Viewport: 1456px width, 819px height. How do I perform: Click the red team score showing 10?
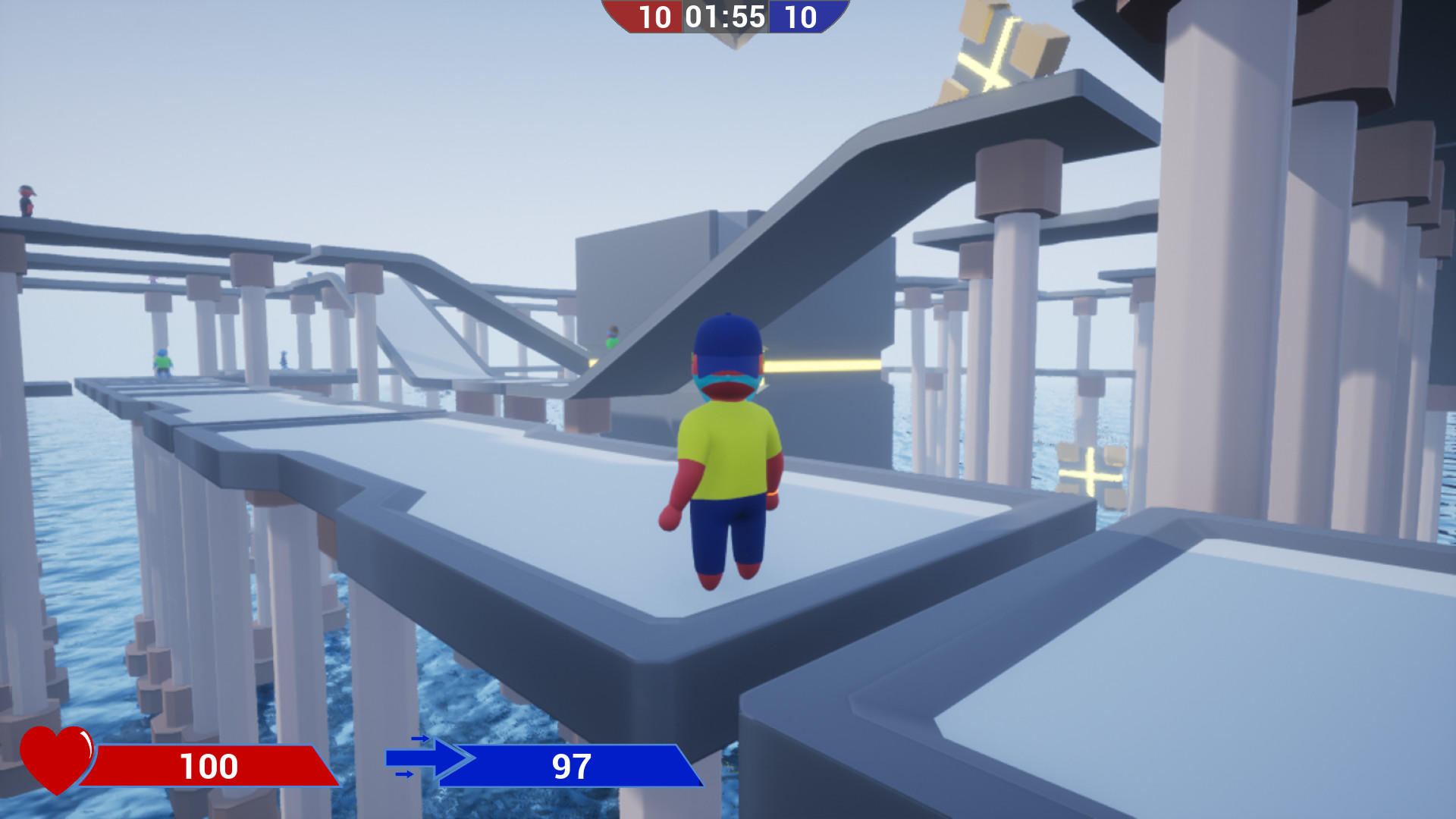pyautogui.click(x=655, y=15)
